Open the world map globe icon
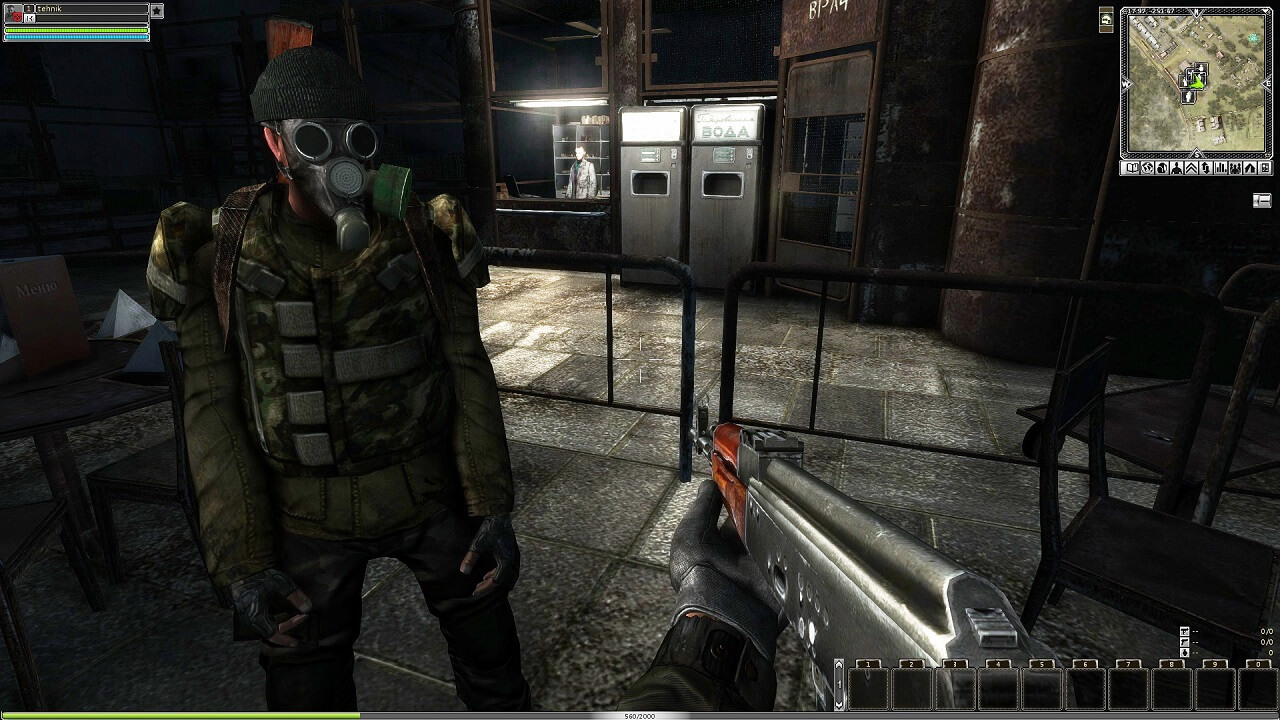Viewport: 1280px width, 720px height. [1147, 168]
